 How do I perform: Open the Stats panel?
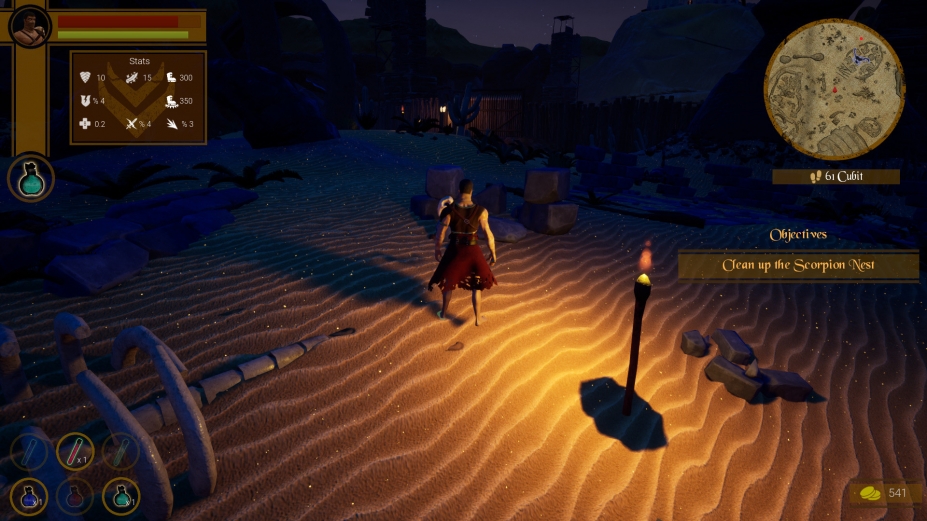point(139,97)
